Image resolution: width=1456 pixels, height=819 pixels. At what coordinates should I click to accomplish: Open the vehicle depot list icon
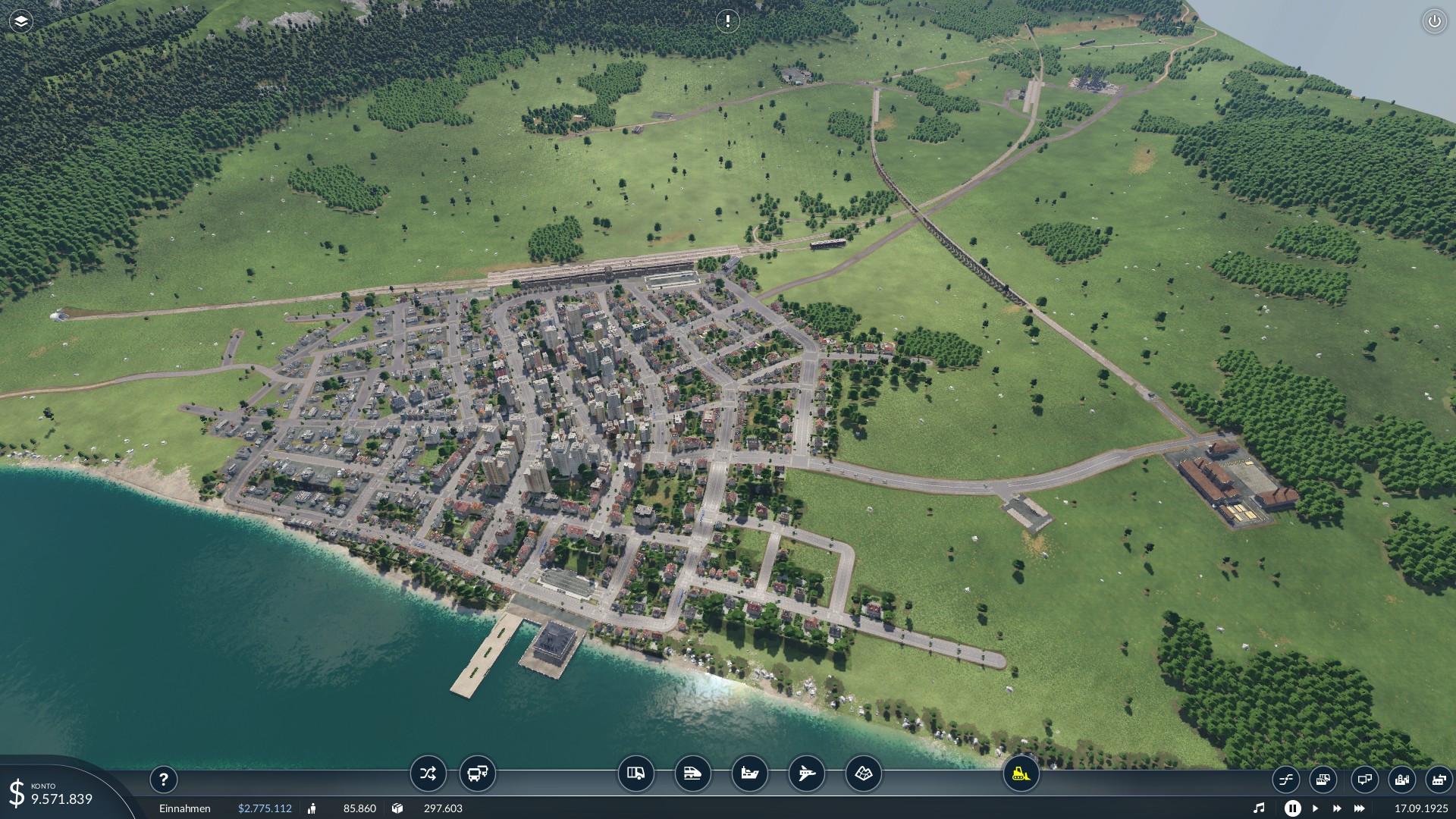pyautogui.click(x=1323, y=779)
